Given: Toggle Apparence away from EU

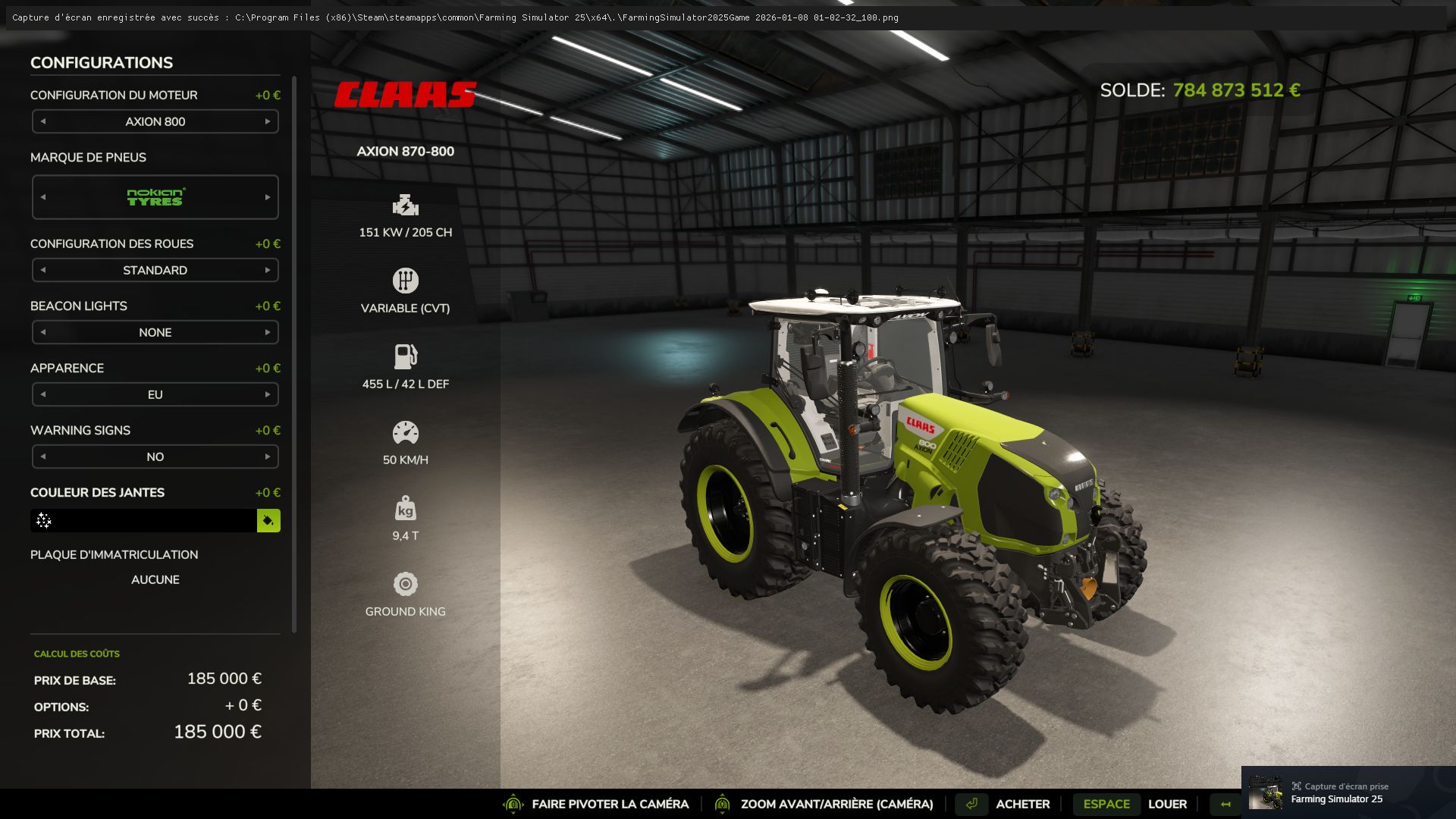Looking at the screenshot, I should tap(267, 394).
